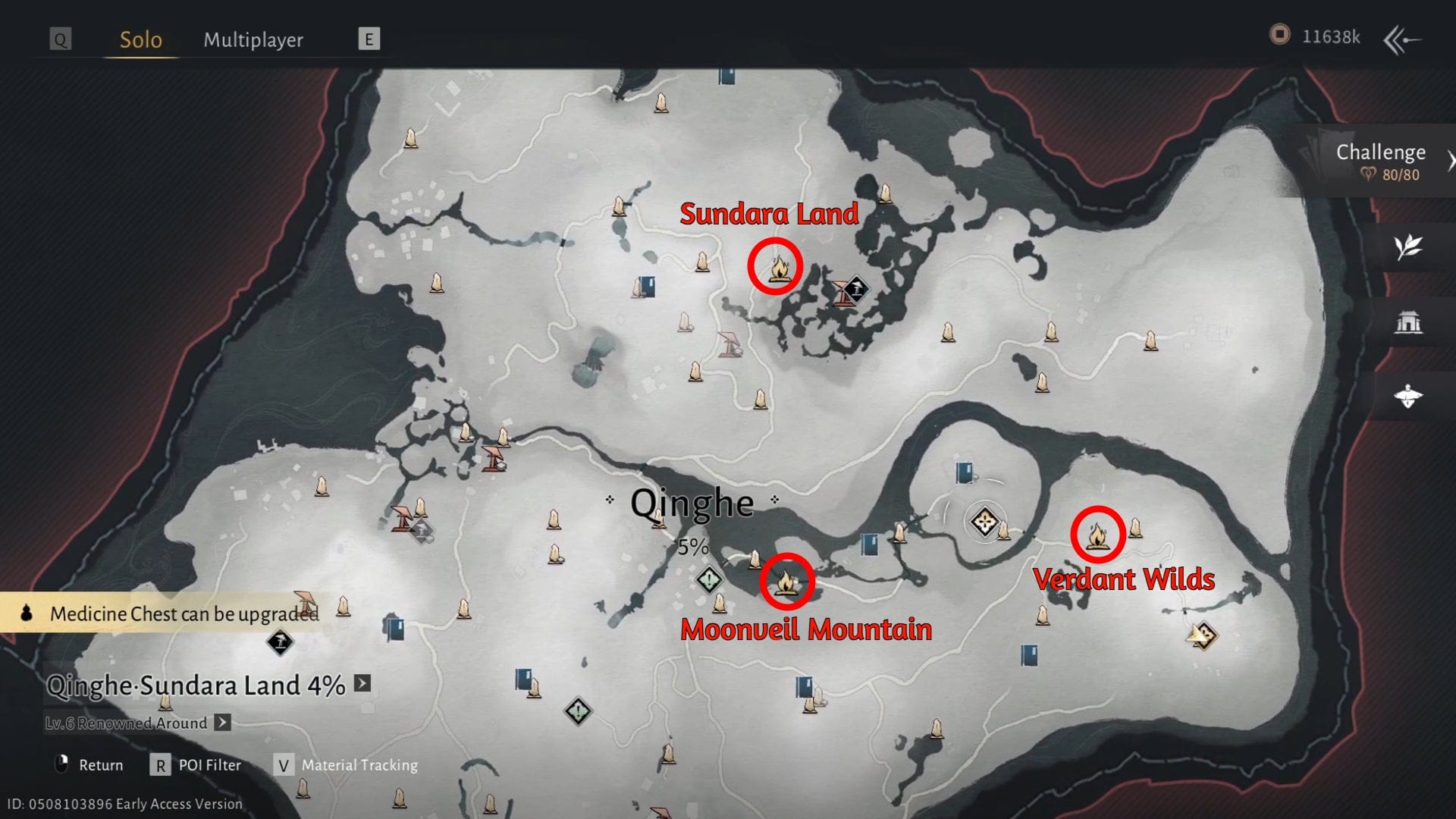Click the Verdant Wilds campfire icon
This screenshot has width=1456, height=819.
tap(1097, 536)
